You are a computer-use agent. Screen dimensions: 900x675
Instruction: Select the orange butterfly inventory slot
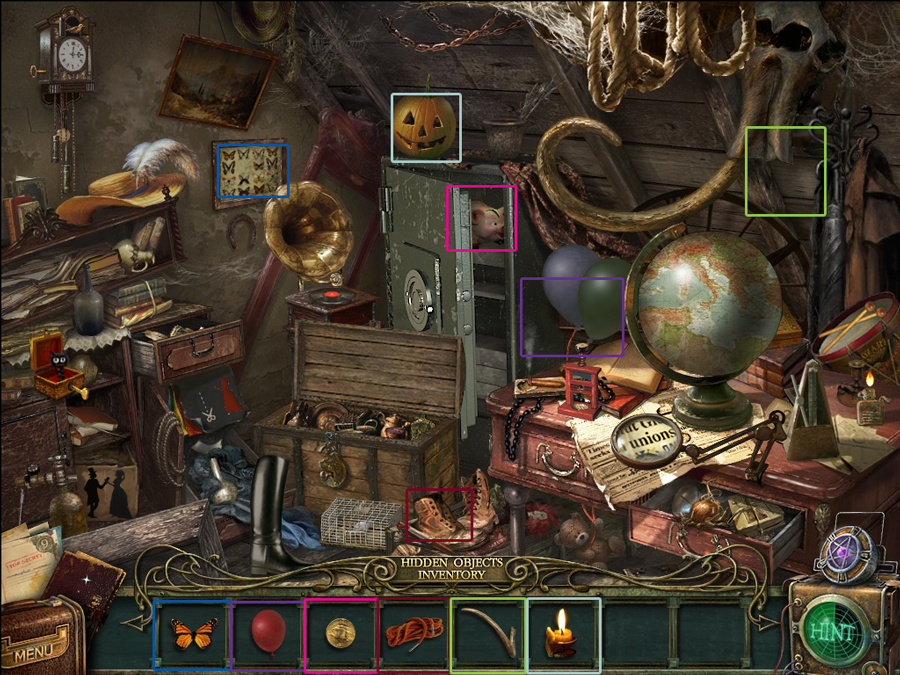pos(193,634)
